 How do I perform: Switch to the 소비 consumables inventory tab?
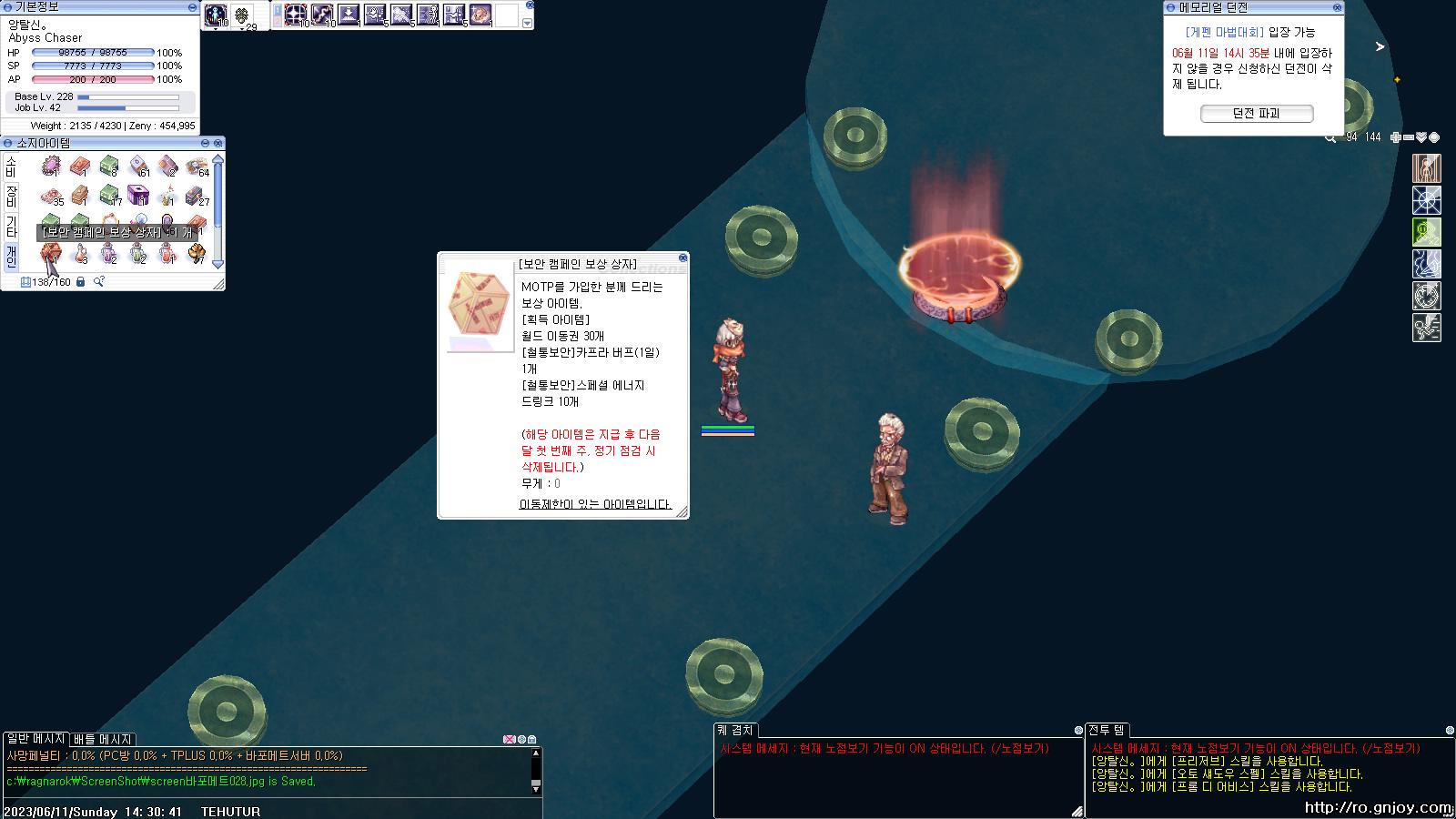pyautogui.click(x=11, y=167)
